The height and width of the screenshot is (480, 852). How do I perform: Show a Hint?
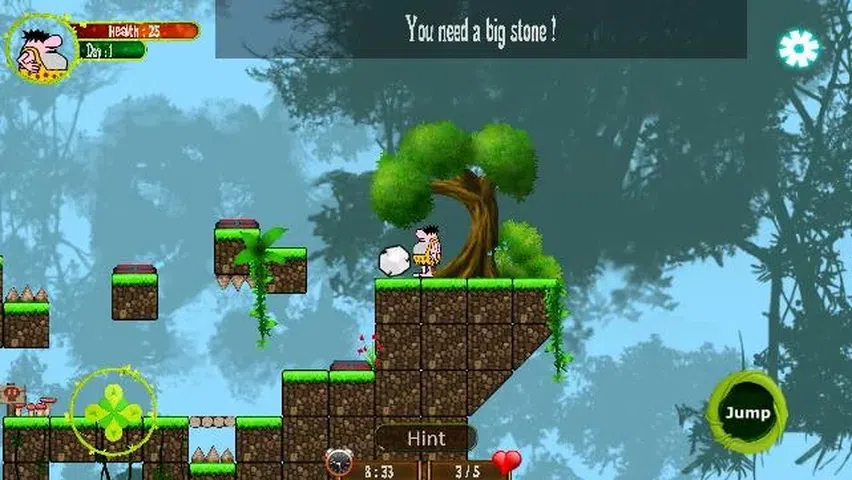pyautogui.click(x=426, y=438)
